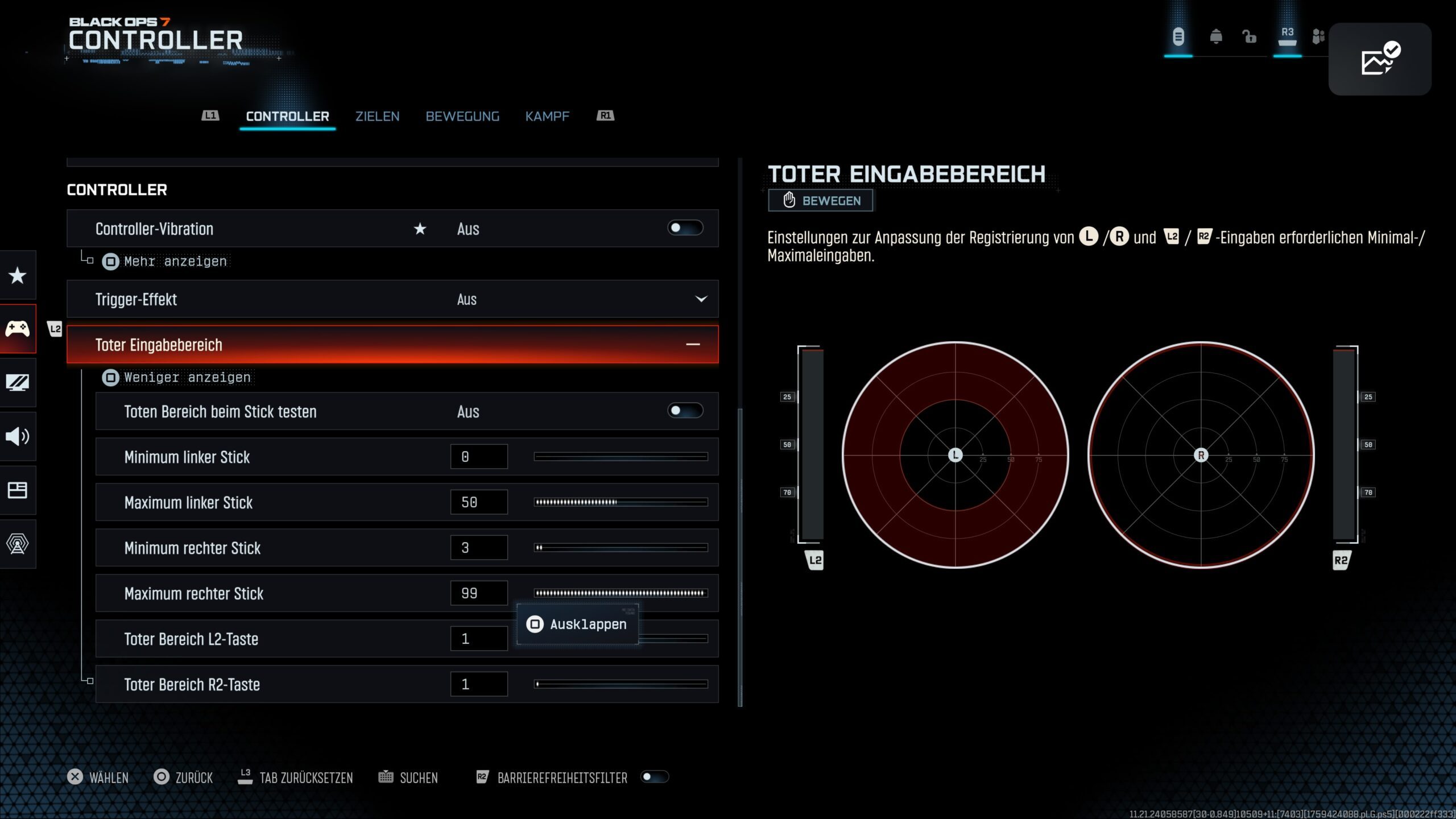
Task: Select the Kampf tab
Action: pos(547,117)
